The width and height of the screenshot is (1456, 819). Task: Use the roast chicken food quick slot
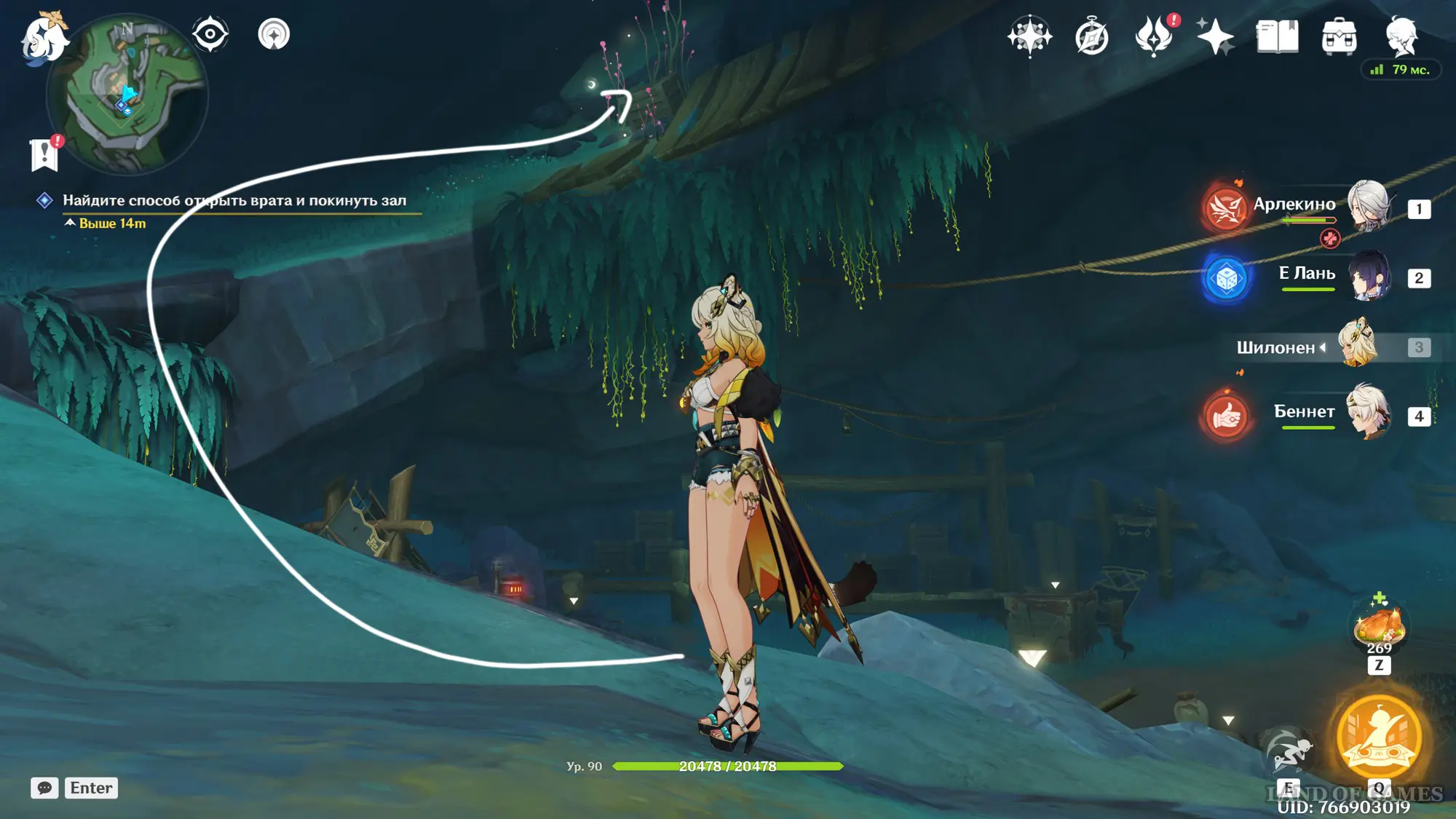point(1378,626)
